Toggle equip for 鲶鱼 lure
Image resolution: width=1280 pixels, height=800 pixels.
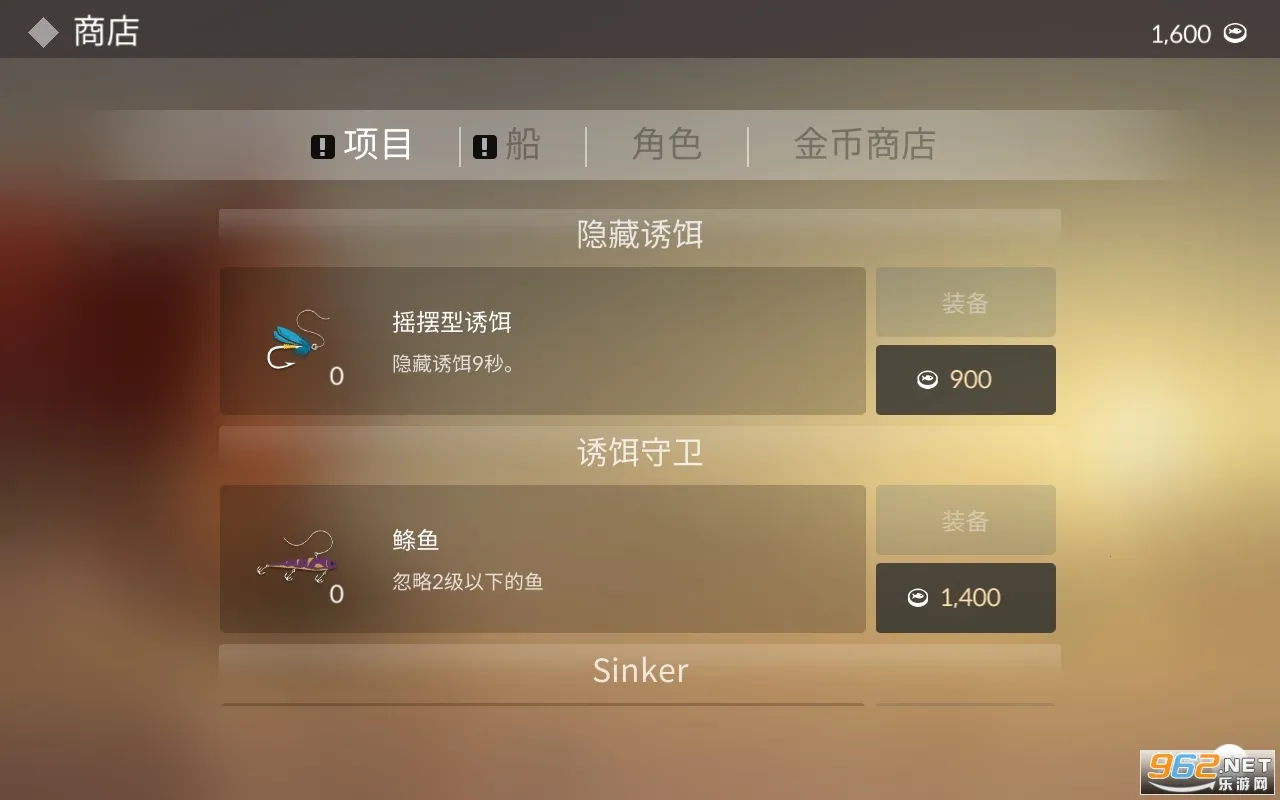tap(965, 519)
